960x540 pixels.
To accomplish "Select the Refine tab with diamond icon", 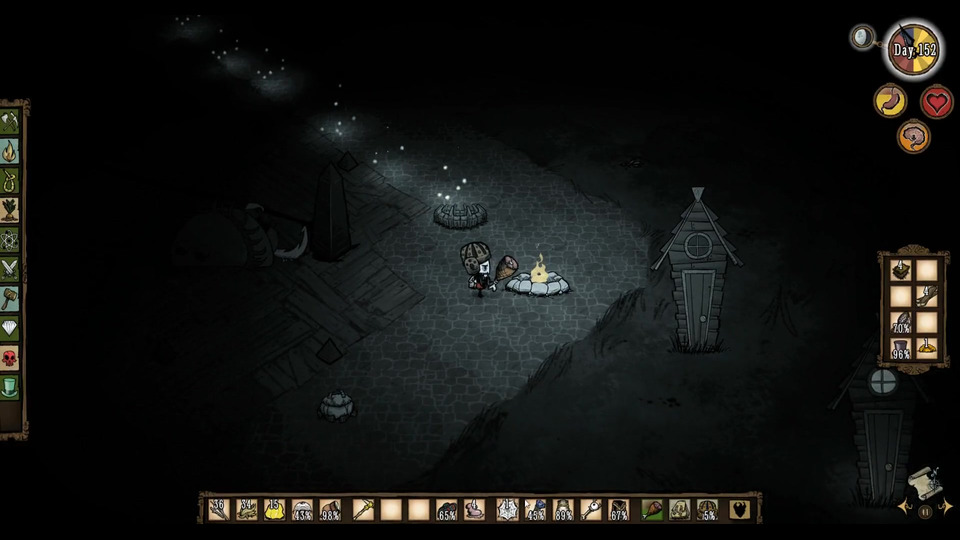I will [x=11, y=328].
